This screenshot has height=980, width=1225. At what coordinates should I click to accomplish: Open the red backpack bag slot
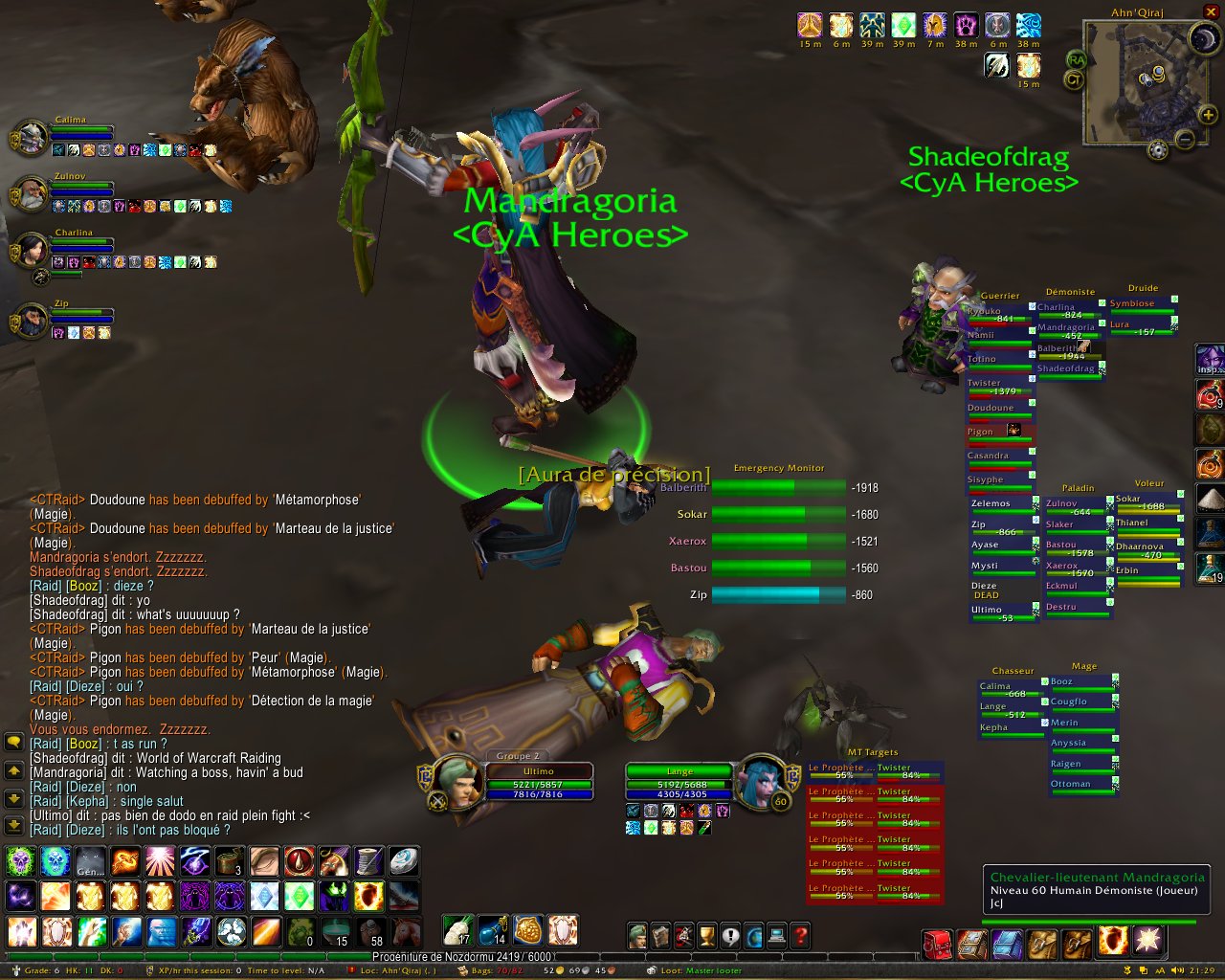tap(937, 944)
